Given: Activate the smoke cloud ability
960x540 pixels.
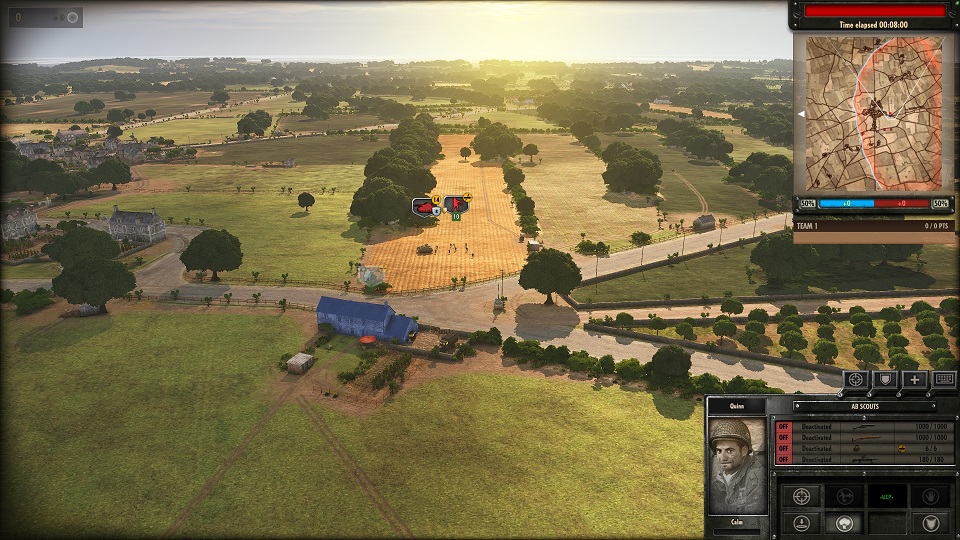Looking at the screenshot, I should [843, 523].
